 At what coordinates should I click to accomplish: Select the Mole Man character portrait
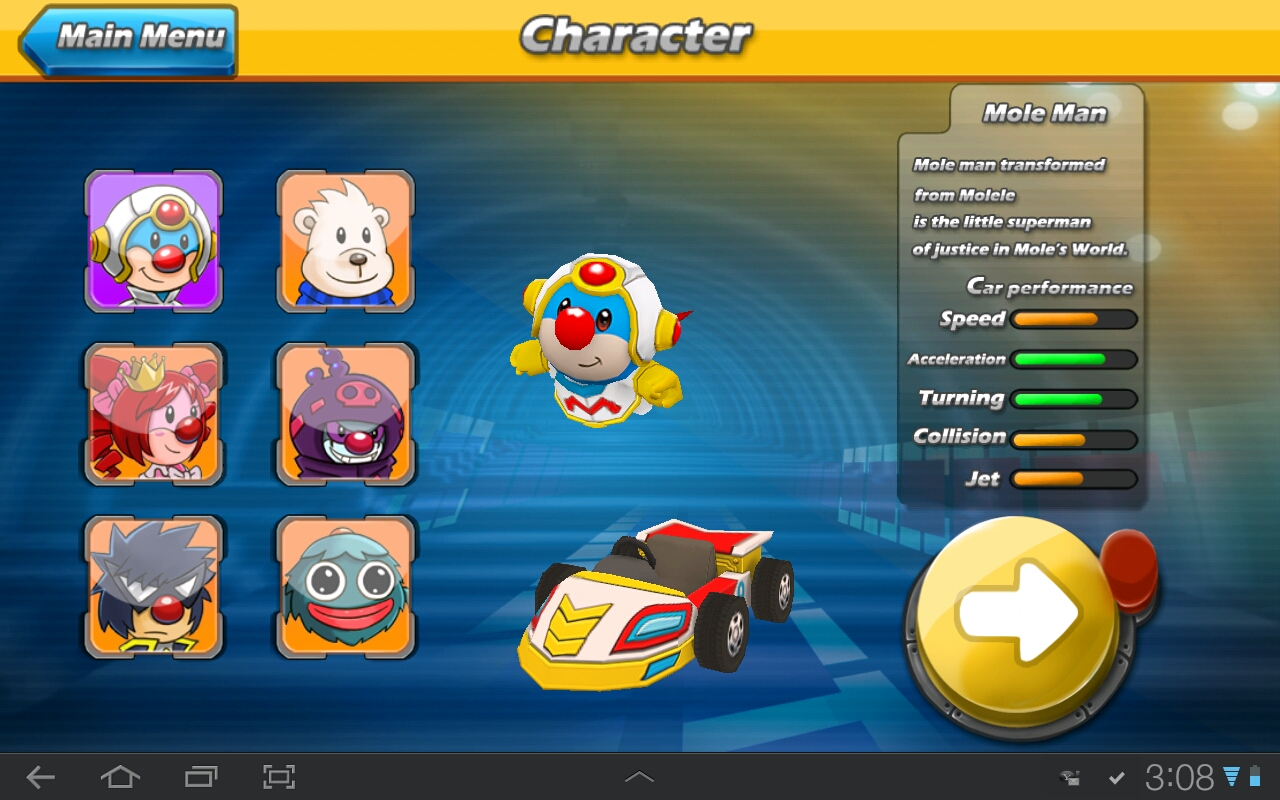pyautogui.click(x=154, y=240)
